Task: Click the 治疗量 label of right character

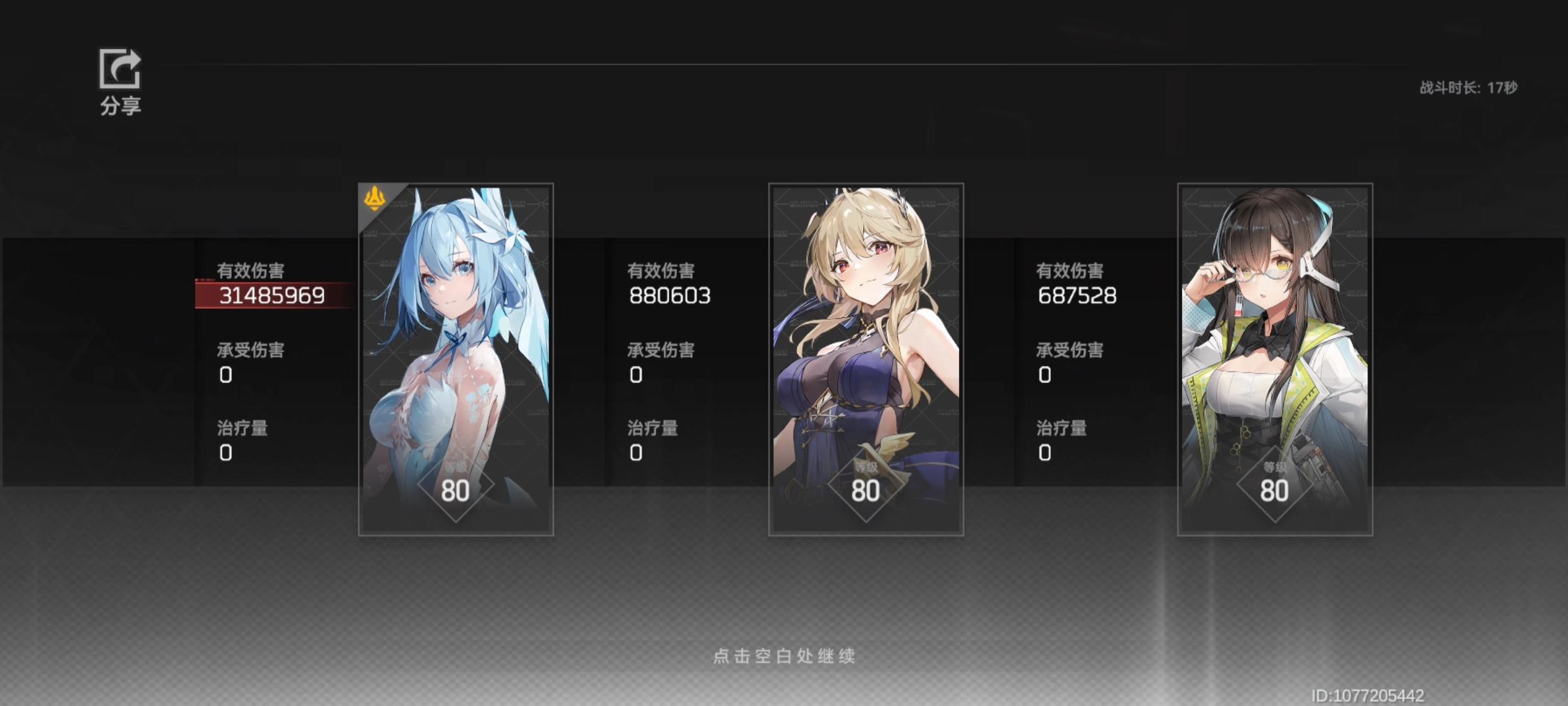Action: pyautogui.click(x=1062, y=428)
